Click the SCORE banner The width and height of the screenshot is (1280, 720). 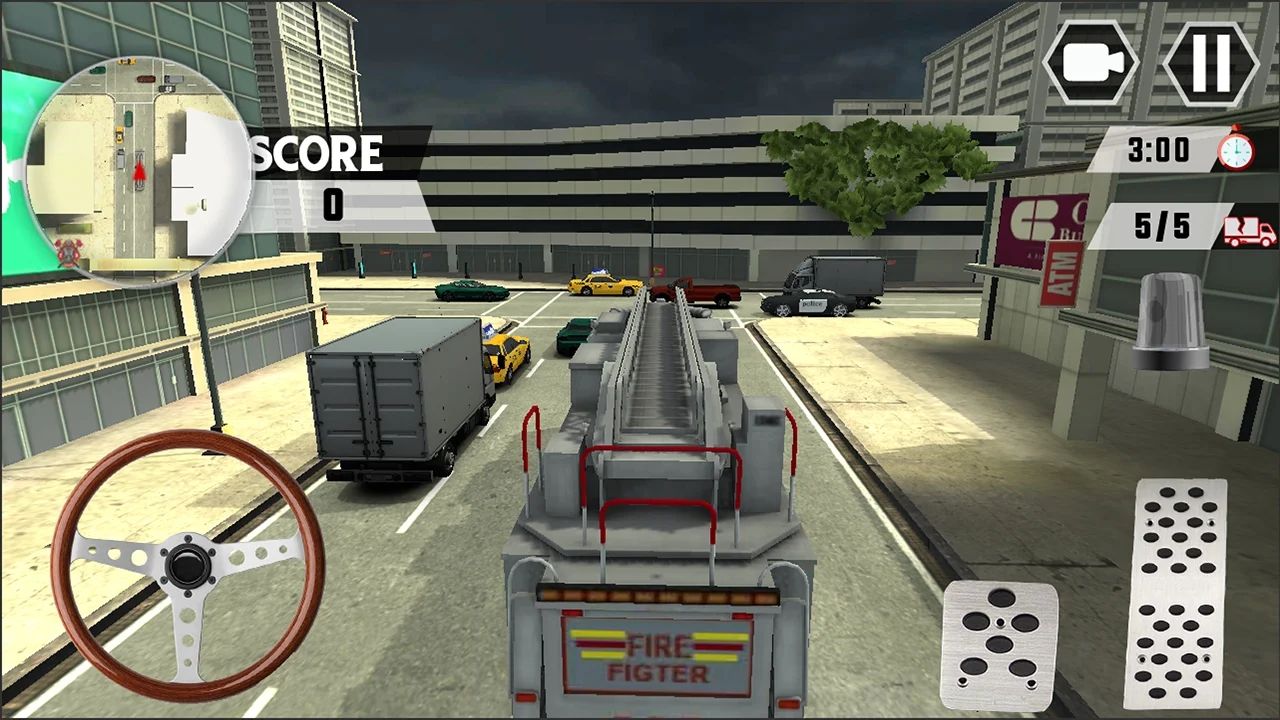tap(317, 152)
